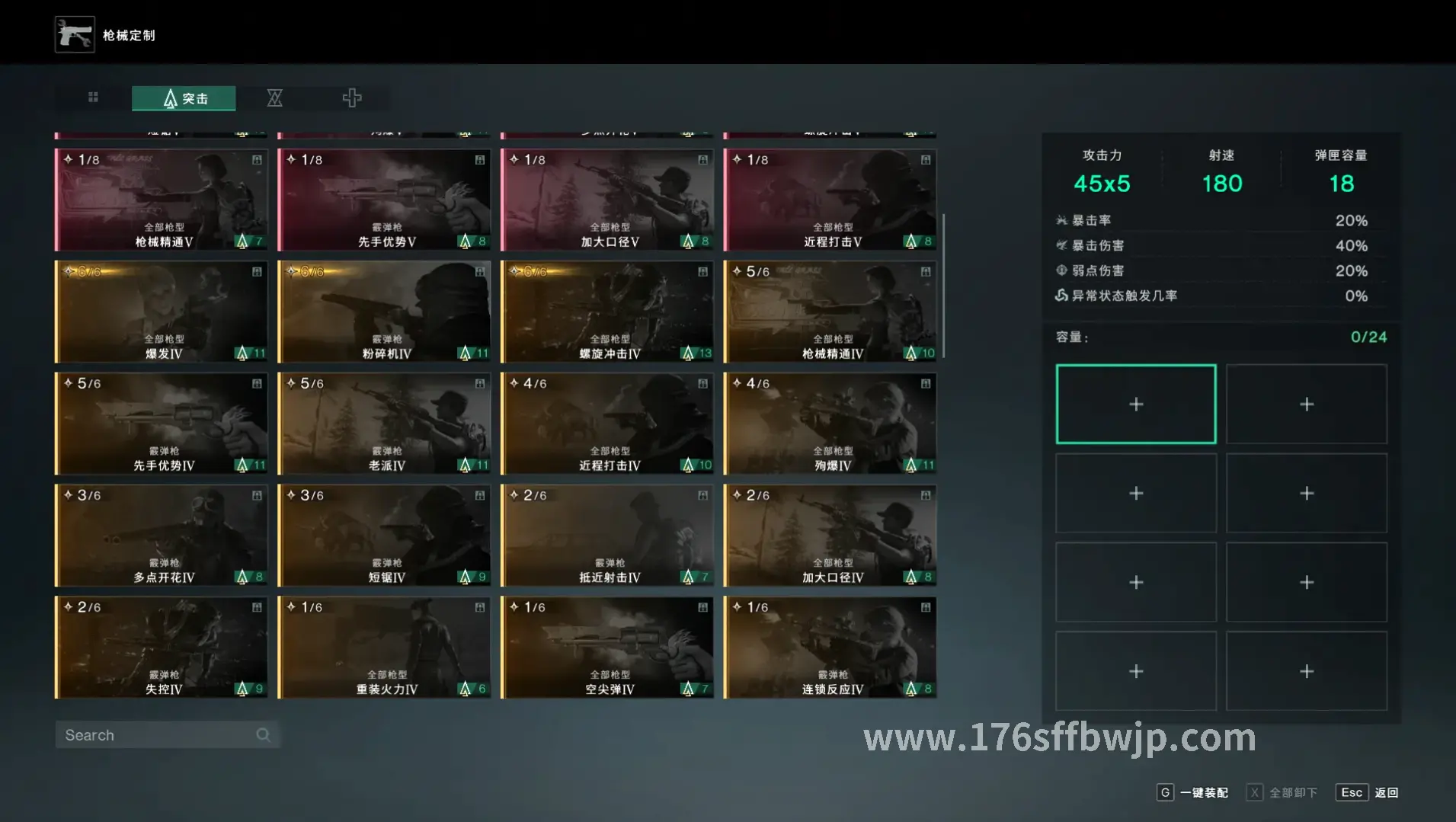Click the green-highlighted empty mod slot
1456x822 pixels.
(1135, 404)
